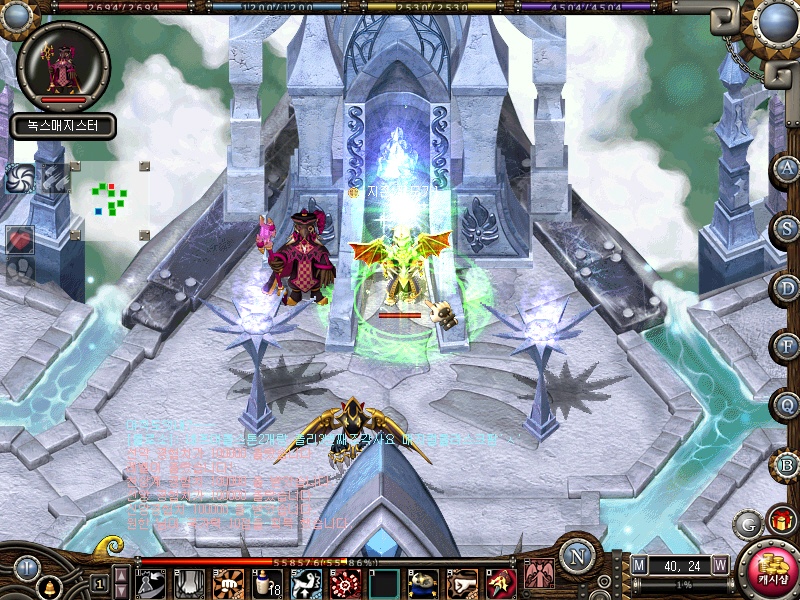The height and width of the screenshot is (600, 800).
Task: Click the W button beside the coordinates
Action: pos(719,564)
